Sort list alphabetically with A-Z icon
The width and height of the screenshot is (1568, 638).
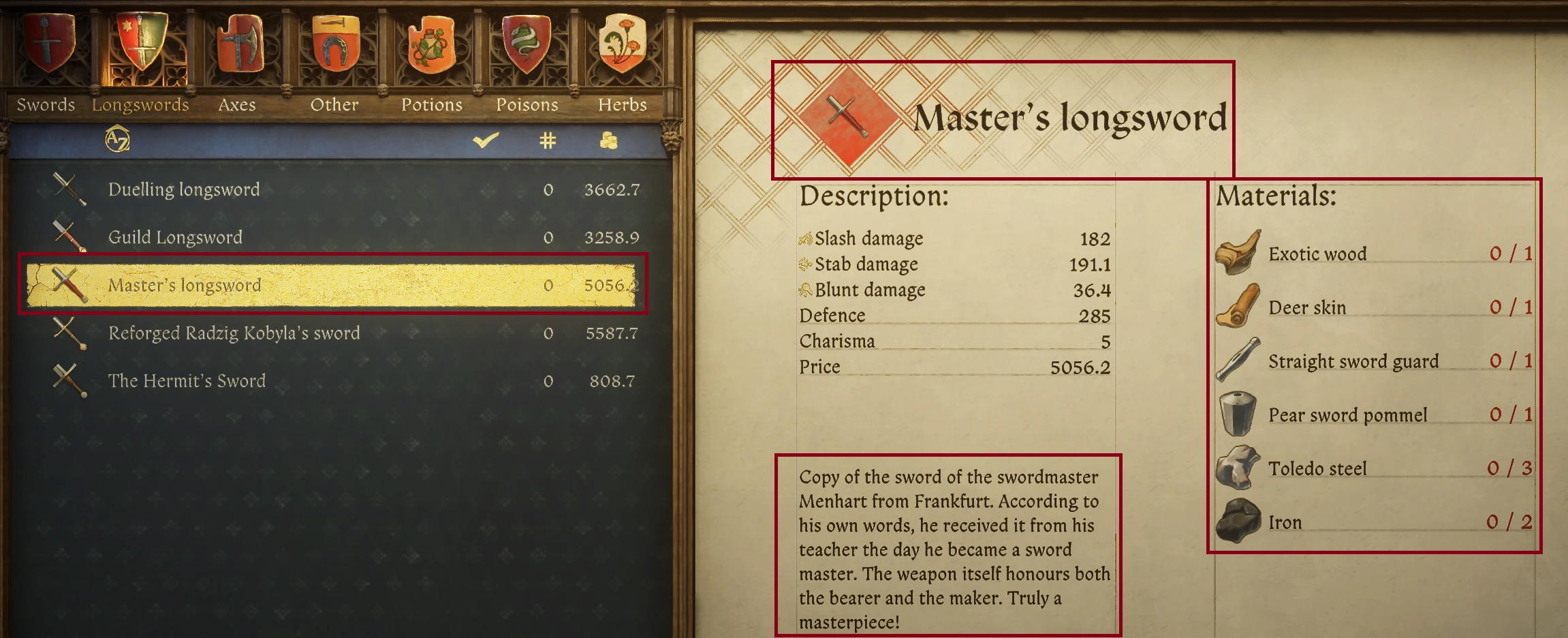click(x=117, y=140)
